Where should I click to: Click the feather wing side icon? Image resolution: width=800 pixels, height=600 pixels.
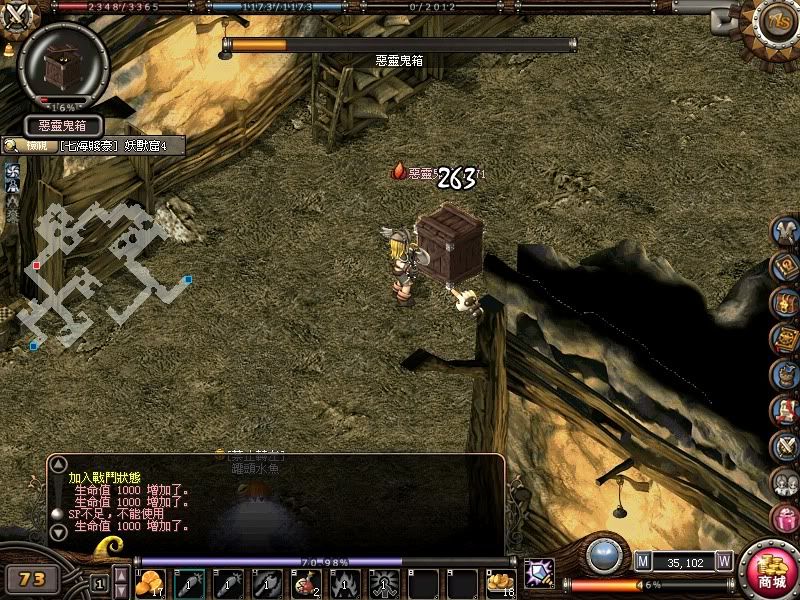(x=785, y=230)
